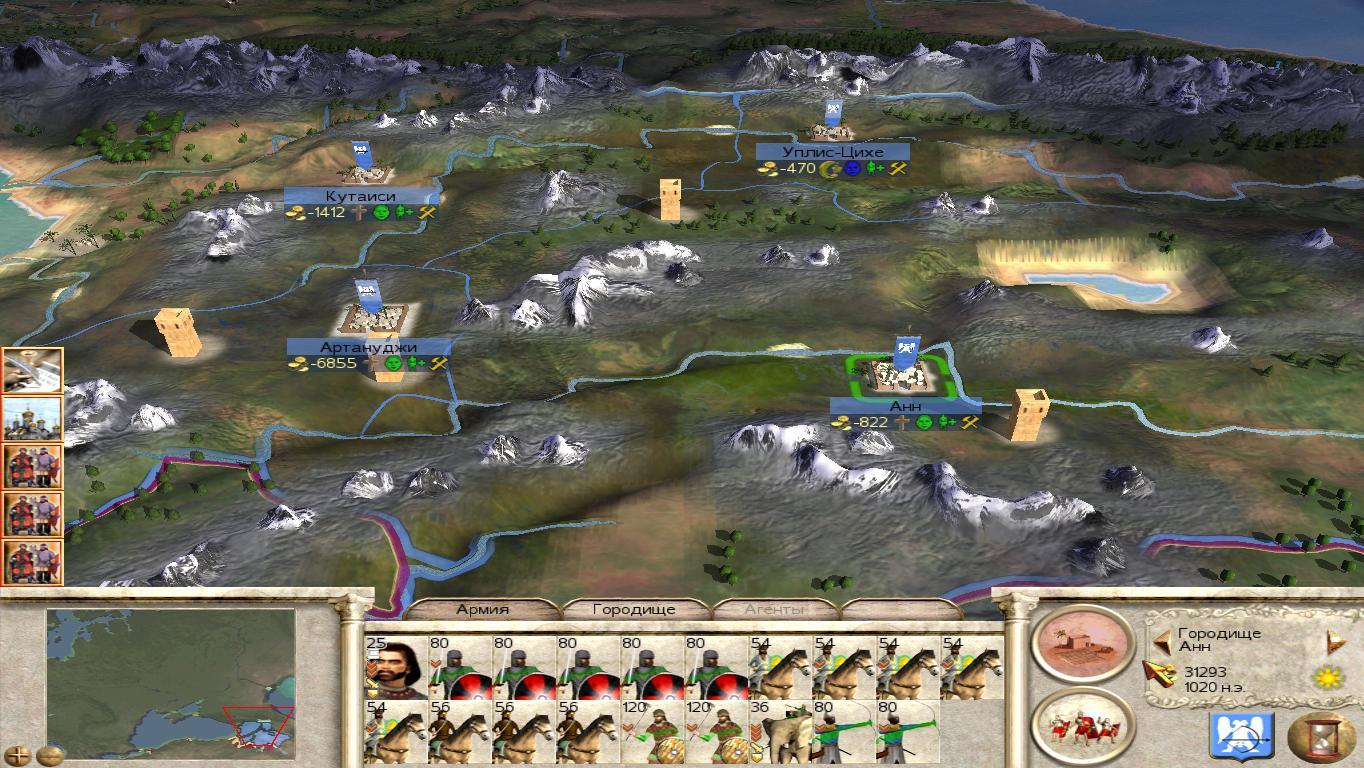Screen dimensions: 1364x768
Task: Open the recruitment soldiers round button
Action: pos(1082,724)
